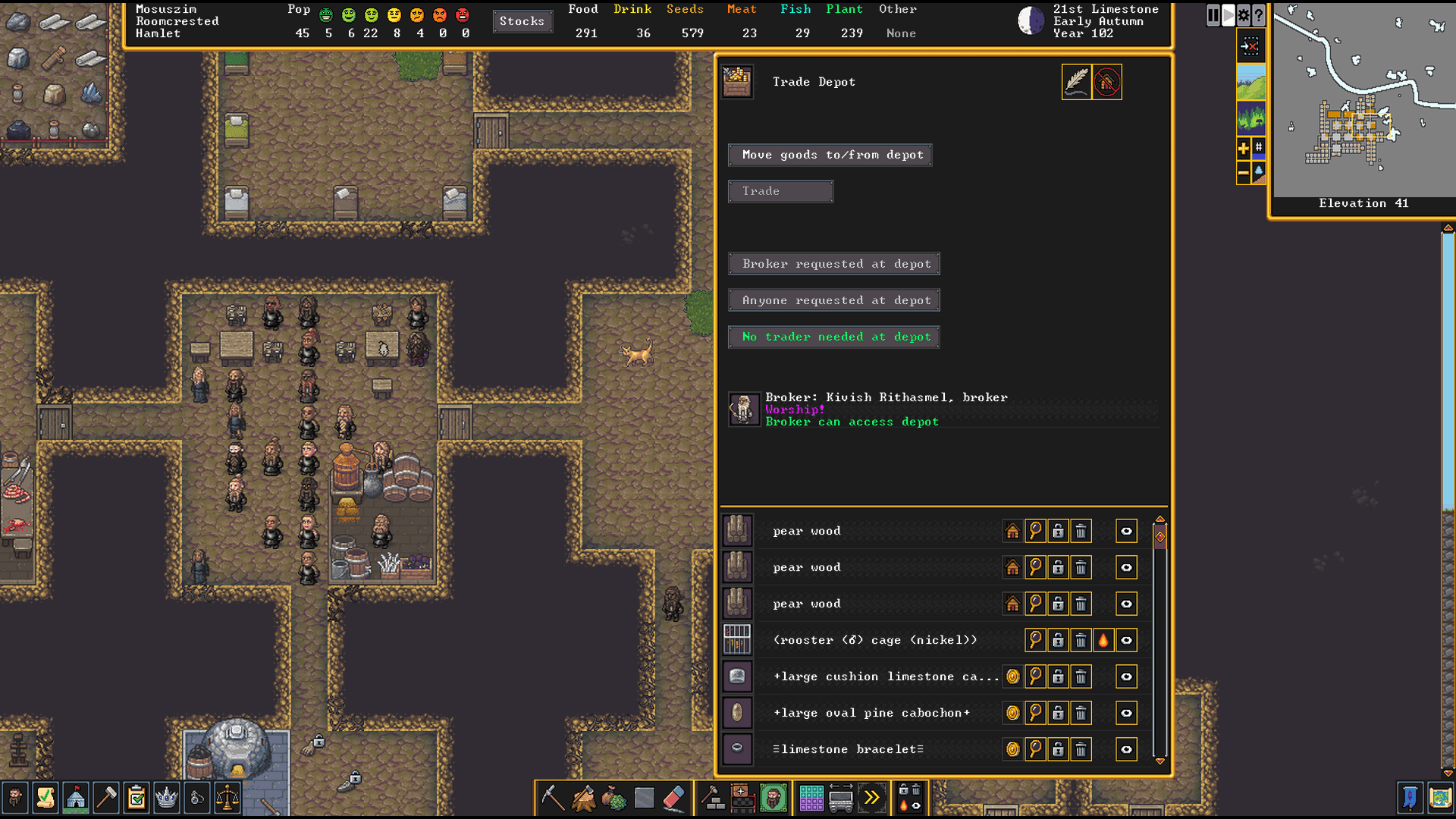Select the gather plants tool

coord(613,798)
